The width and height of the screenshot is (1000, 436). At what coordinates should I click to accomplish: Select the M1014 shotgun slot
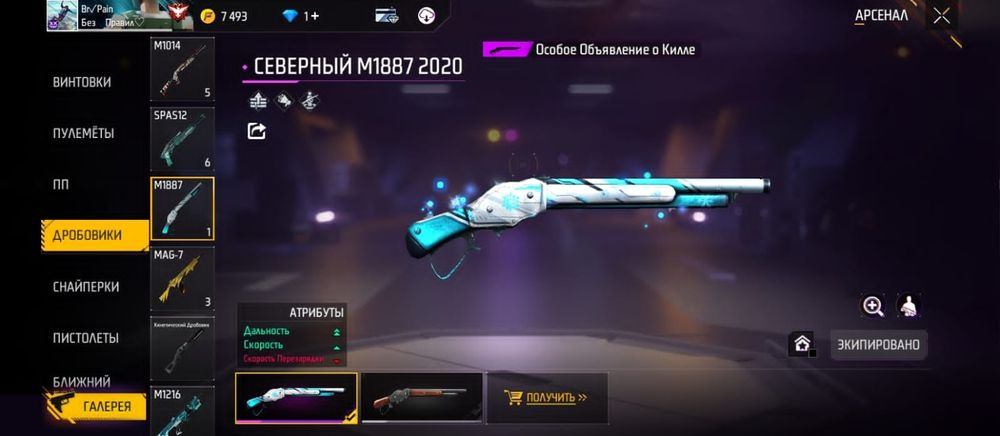[182, 70]
